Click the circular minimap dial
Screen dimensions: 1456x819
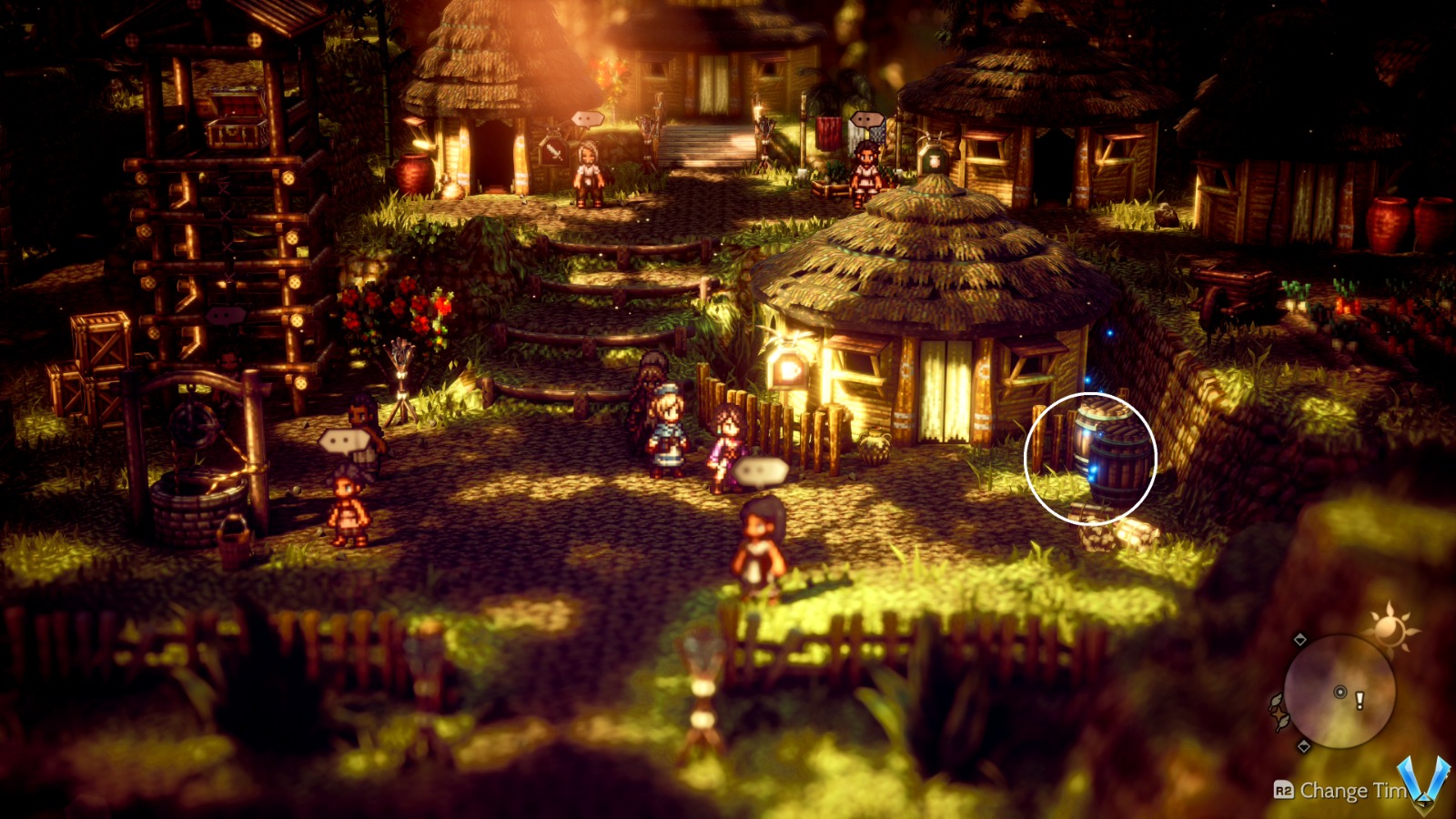[x=1340, y=690]
